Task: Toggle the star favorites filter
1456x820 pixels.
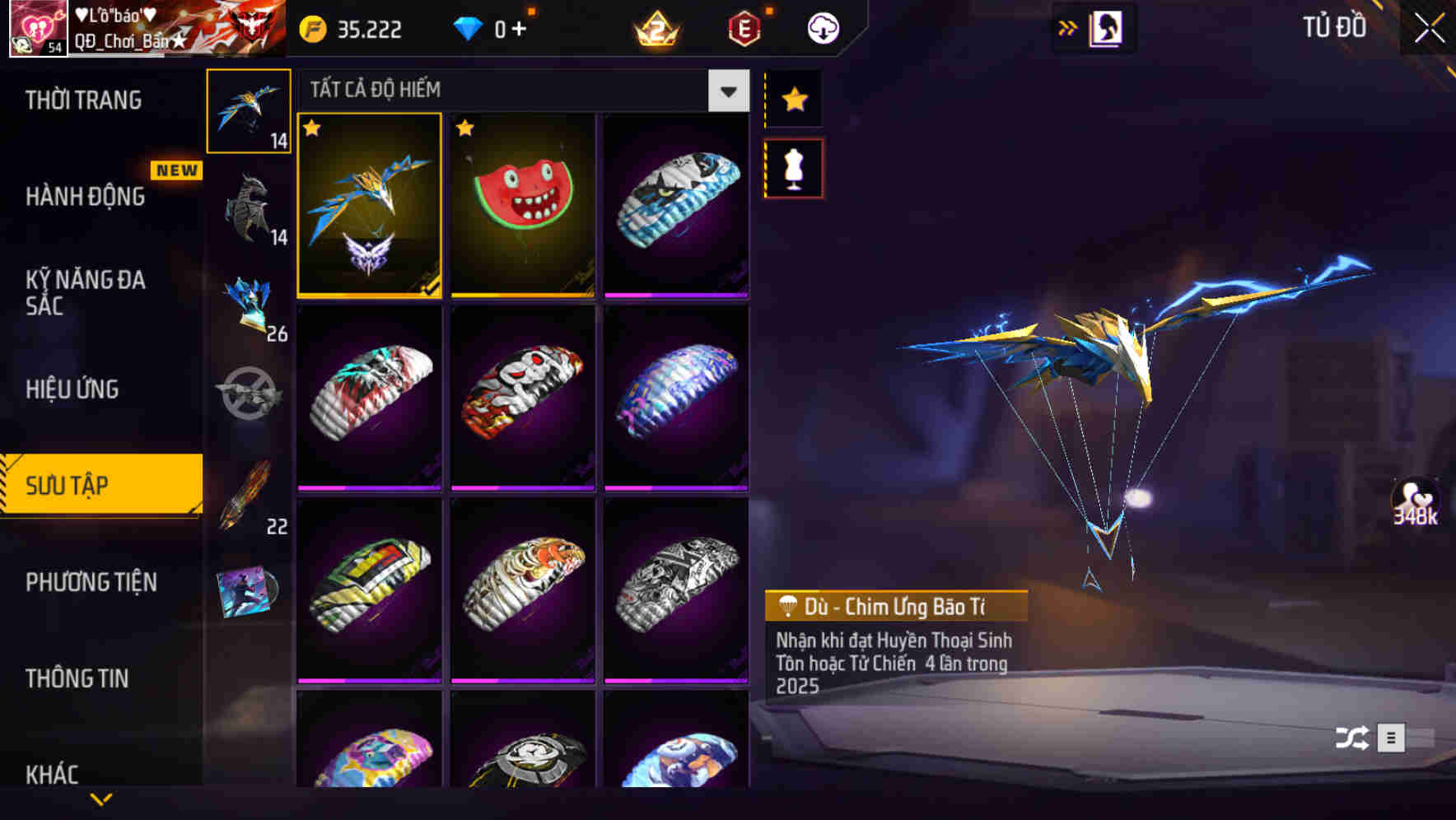Action: tap(793, 100)
